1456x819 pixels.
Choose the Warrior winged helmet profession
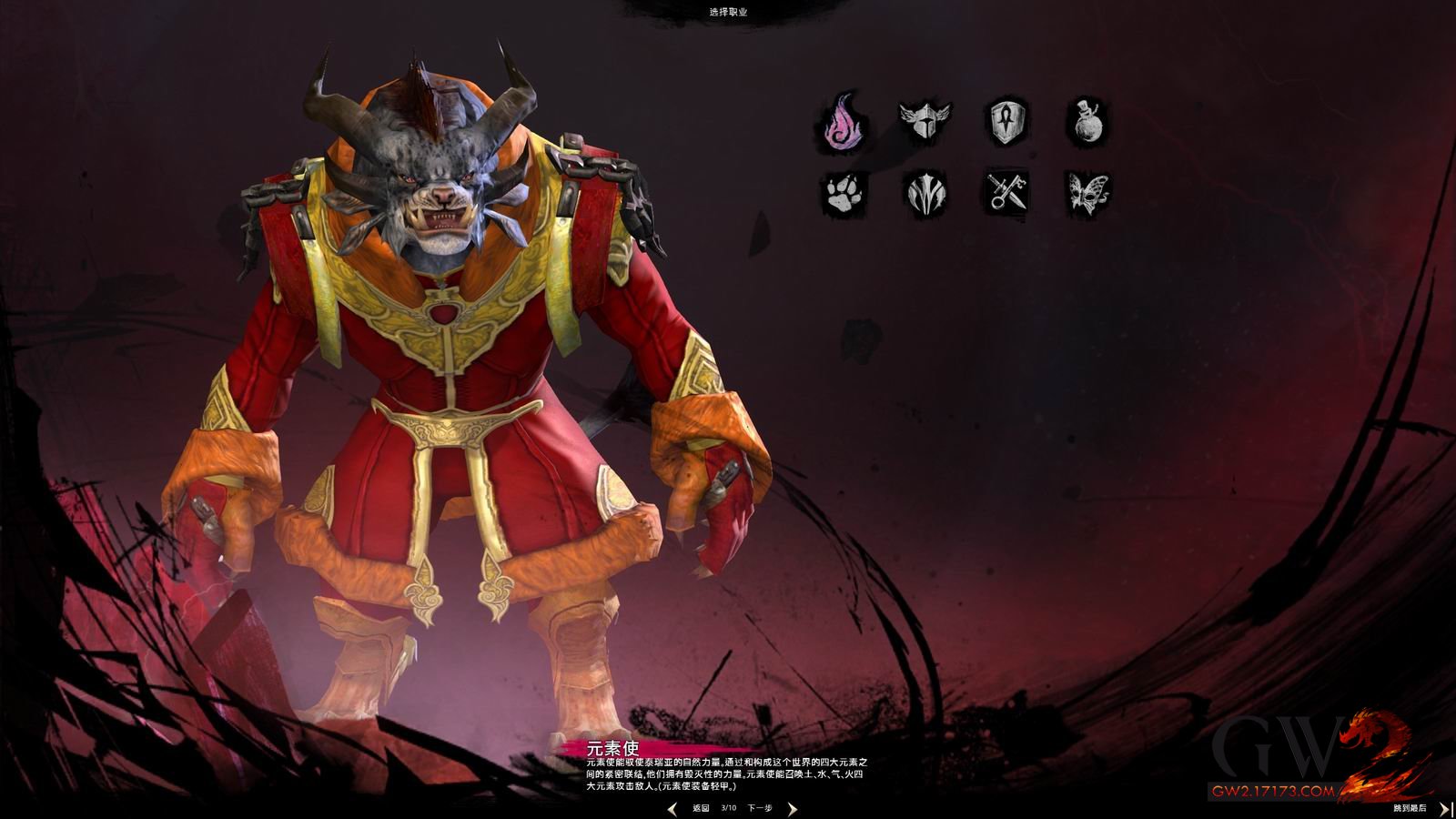point(924,119)
